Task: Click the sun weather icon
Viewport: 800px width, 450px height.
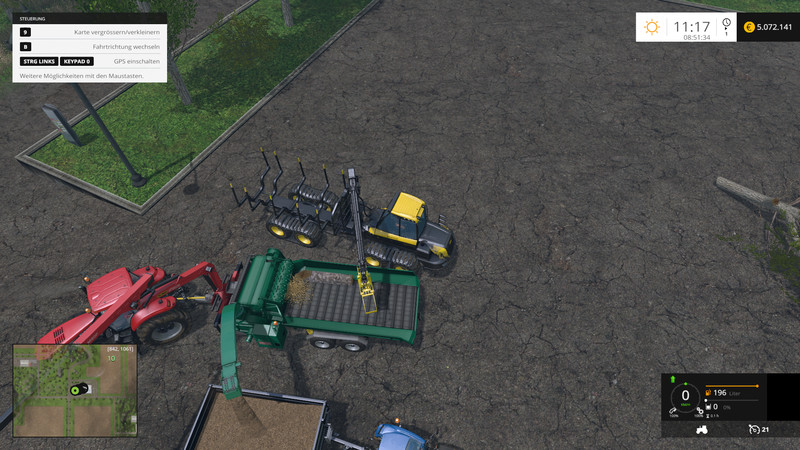Action: [x=652, y=28]
